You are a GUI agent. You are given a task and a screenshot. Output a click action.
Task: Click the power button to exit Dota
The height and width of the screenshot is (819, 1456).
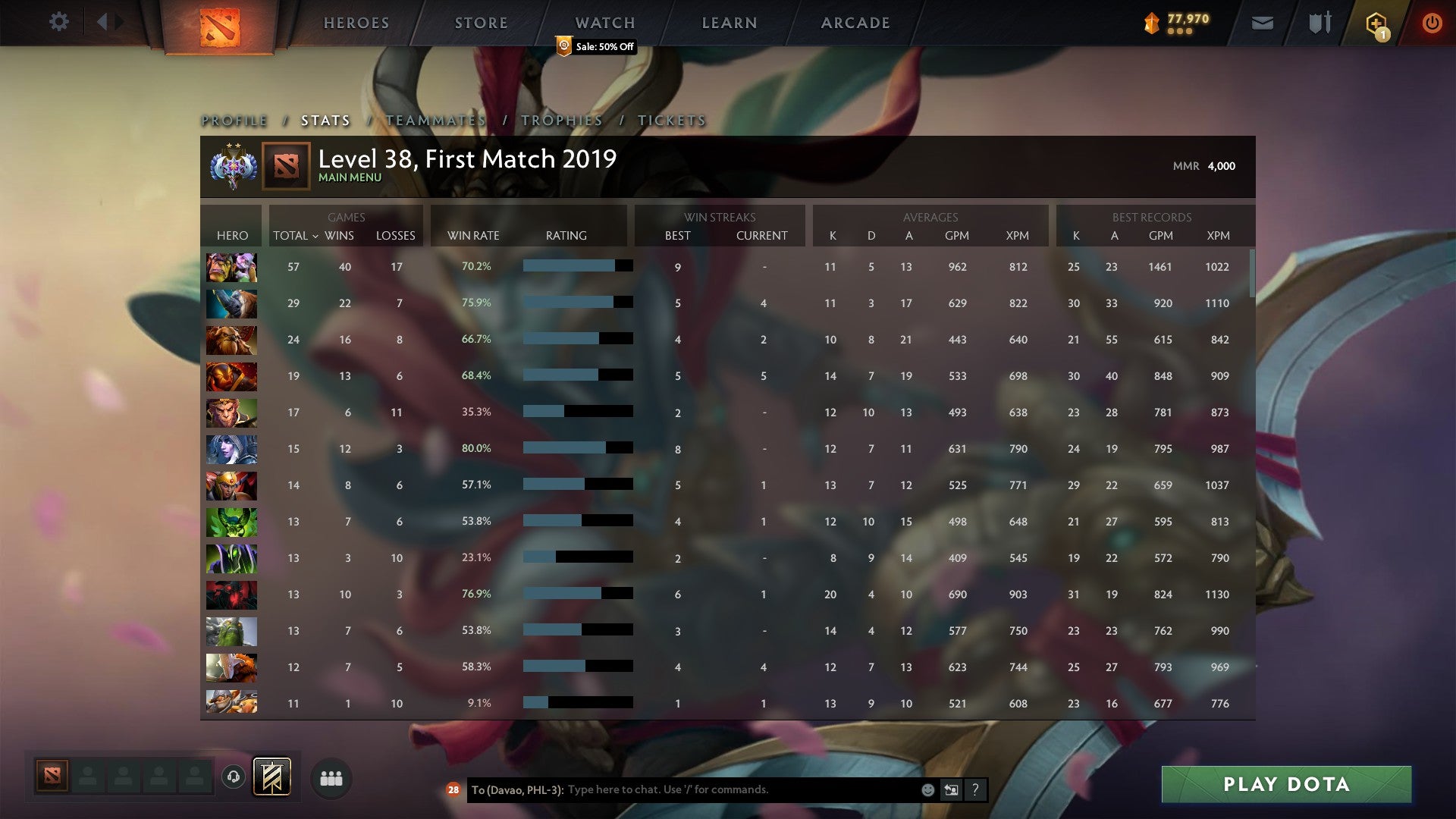coord(1432,22)
